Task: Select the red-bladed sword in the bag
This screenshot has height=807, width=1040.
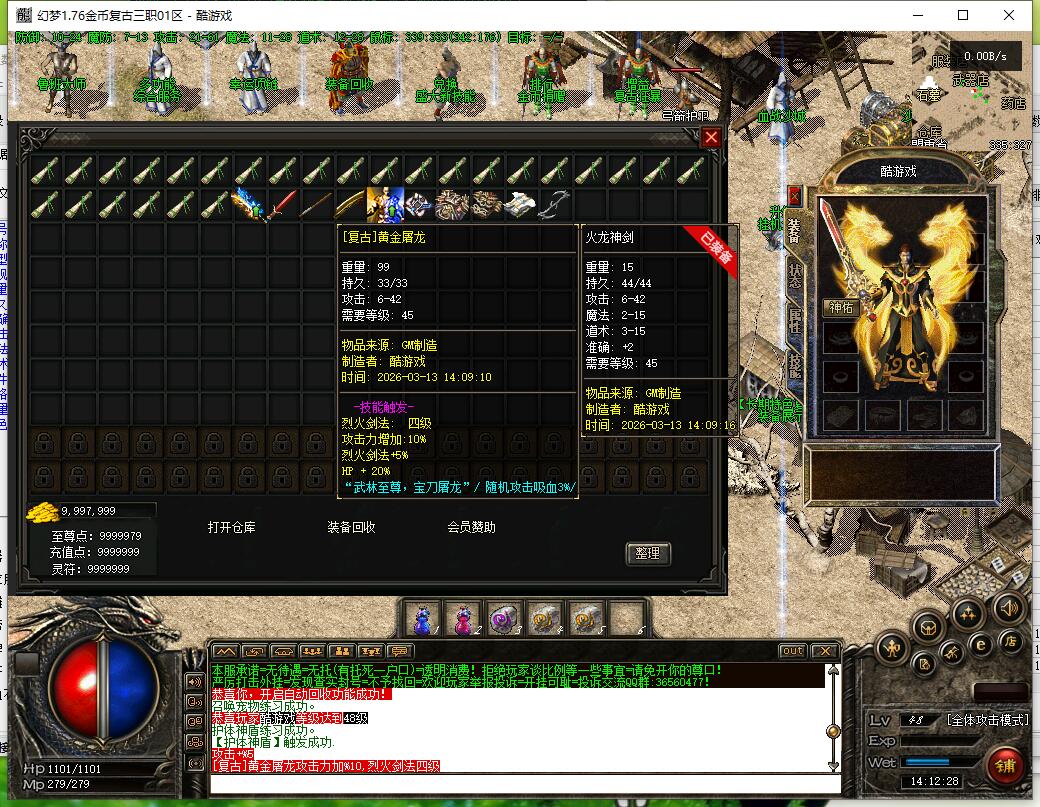Action: click(x=283, y=205)
